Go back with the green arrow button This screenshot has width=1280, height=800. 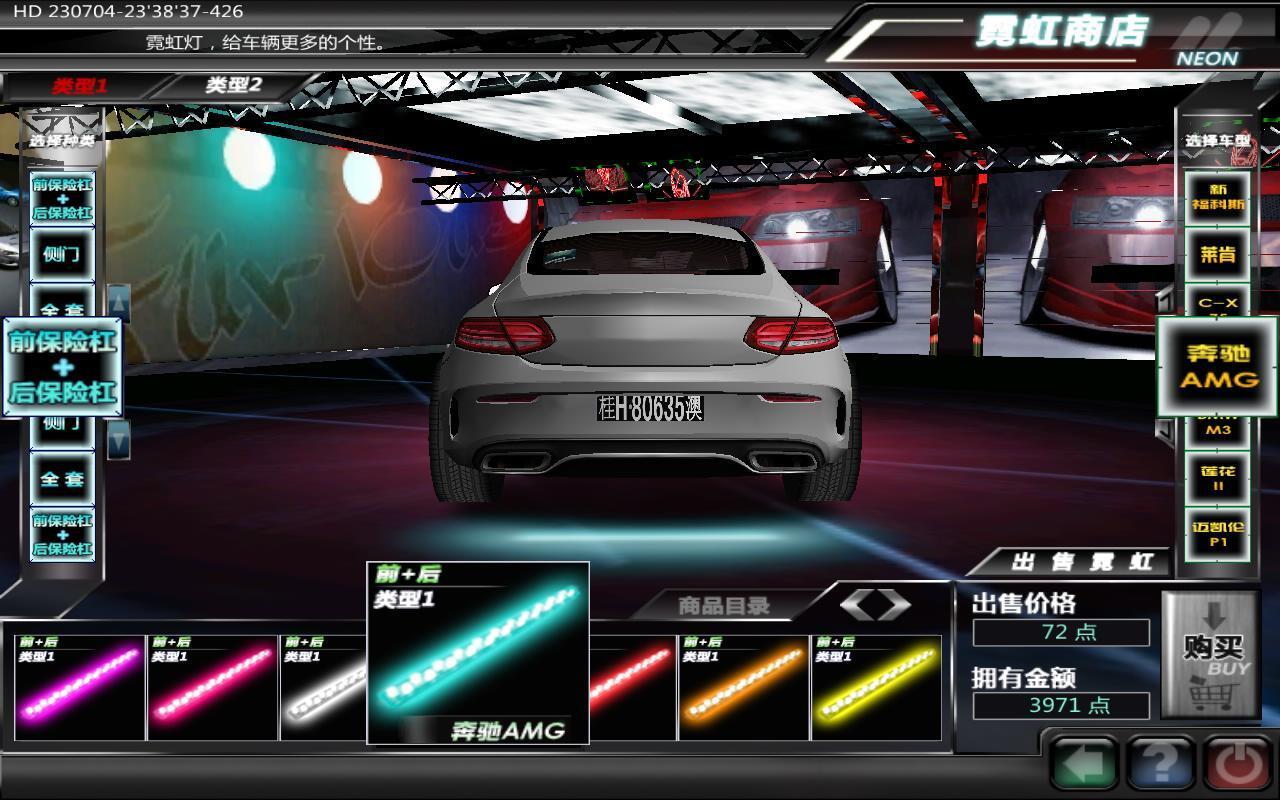coord(1084,765)
